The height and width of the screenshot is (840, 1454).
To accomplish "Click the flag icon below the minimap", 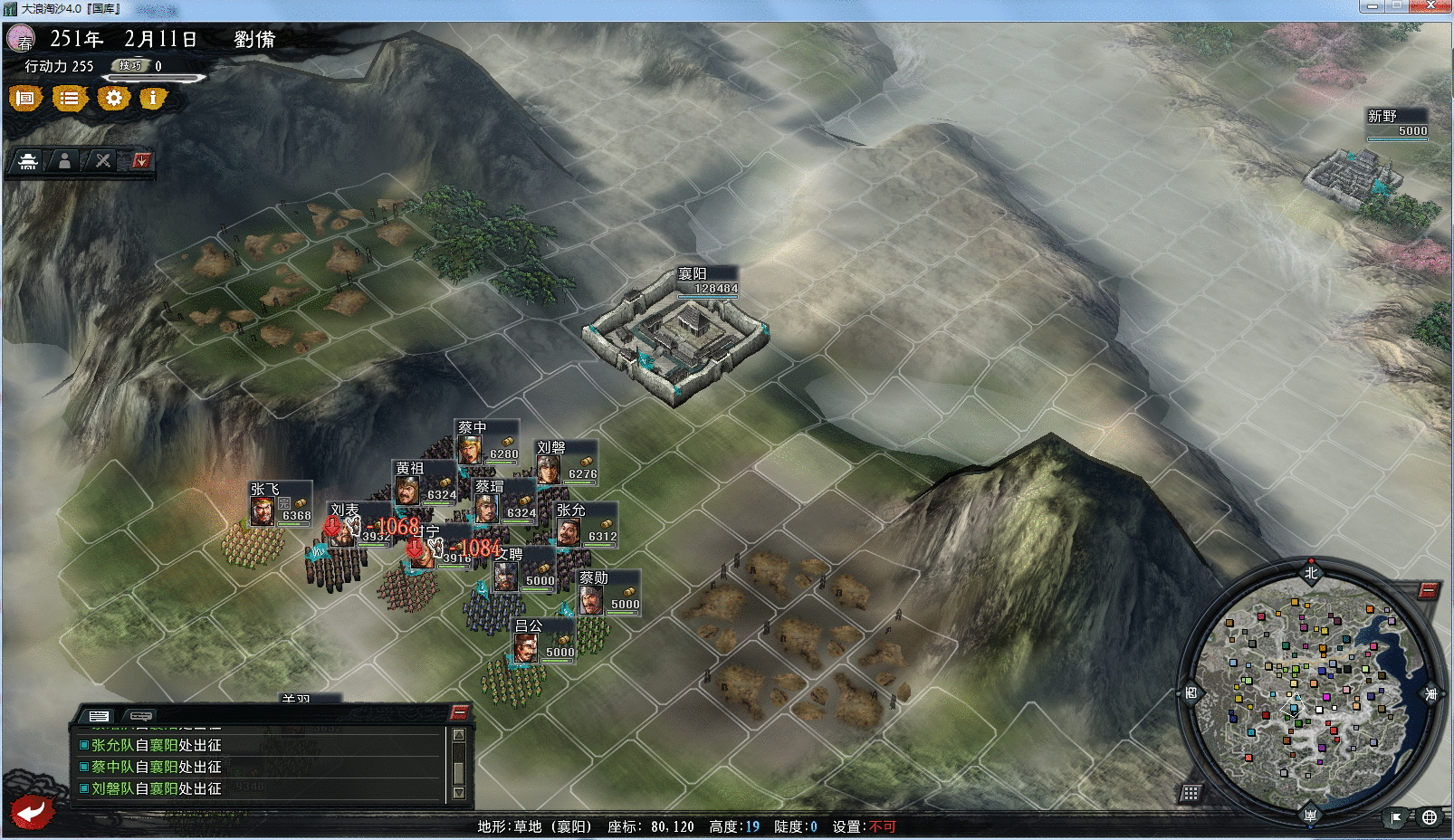I will [x=1396, y=817].
